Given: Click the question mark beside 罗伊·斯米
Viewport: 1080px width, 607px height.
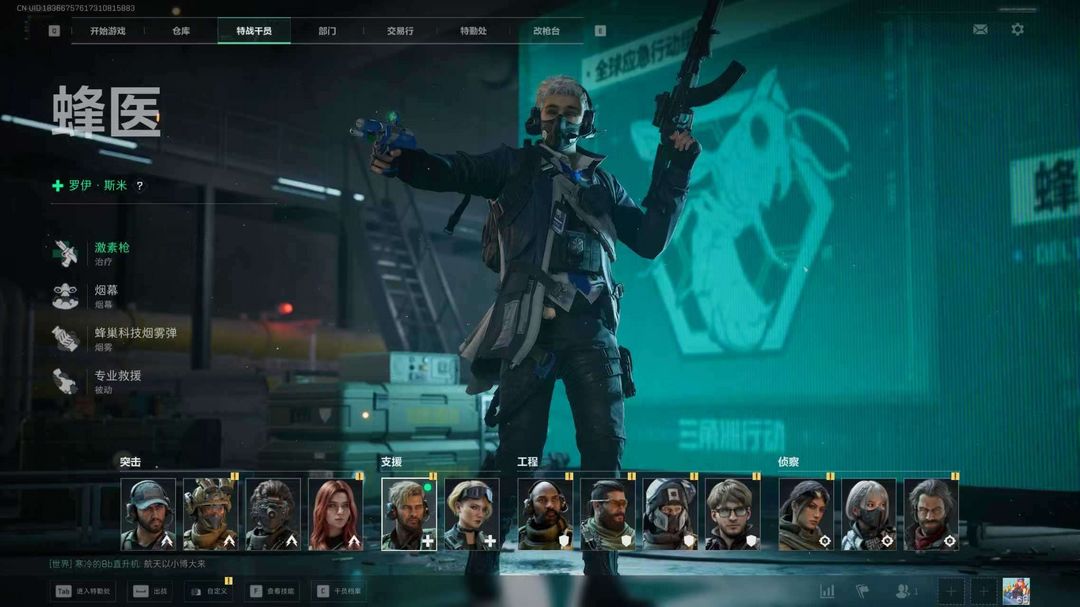Looking at the screenshot, I should 140,186.
